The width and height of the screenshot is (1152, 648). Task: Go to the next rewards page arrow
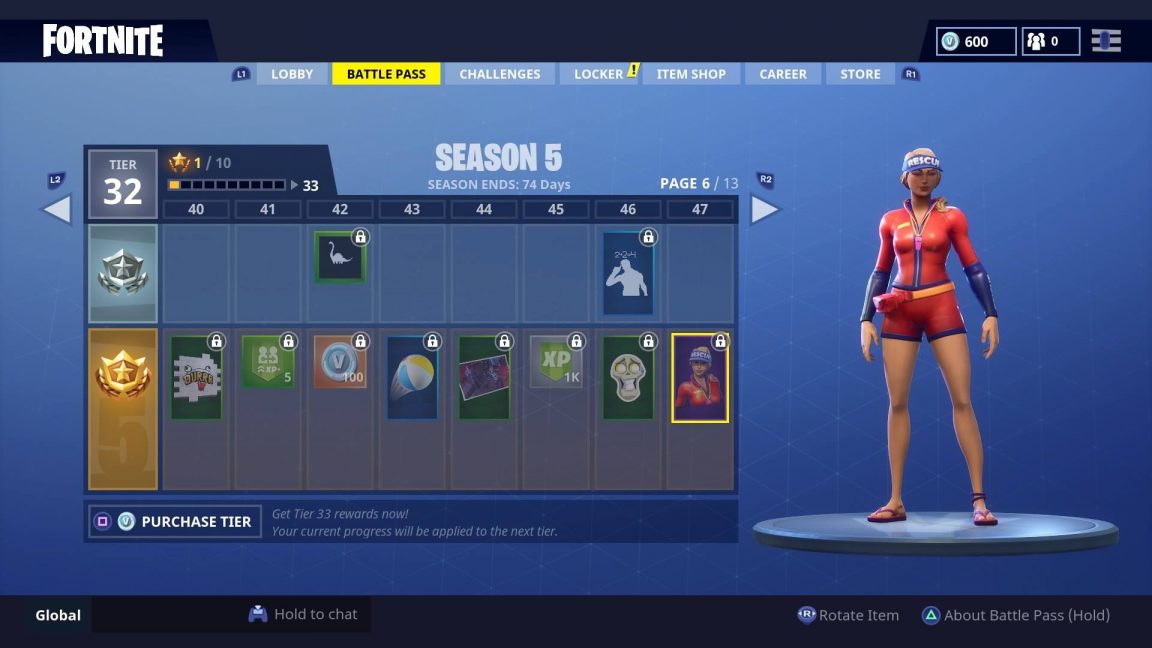click(x=765, y=209)
